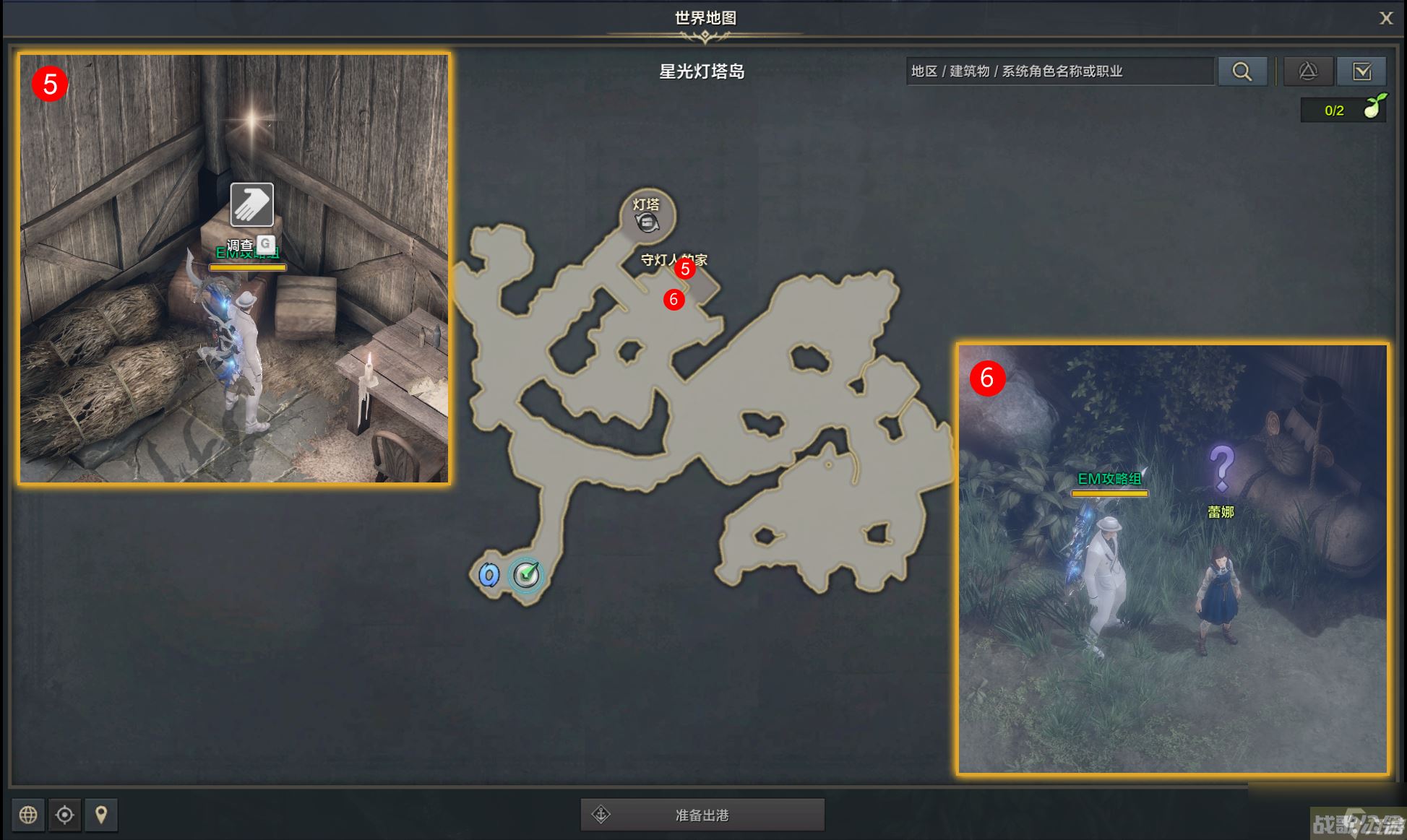The width and height of the screenshot is (1407, 840).
Task: Click the 世界地图 title bar label
Action: pyautogui.click(x=705, y=17)
